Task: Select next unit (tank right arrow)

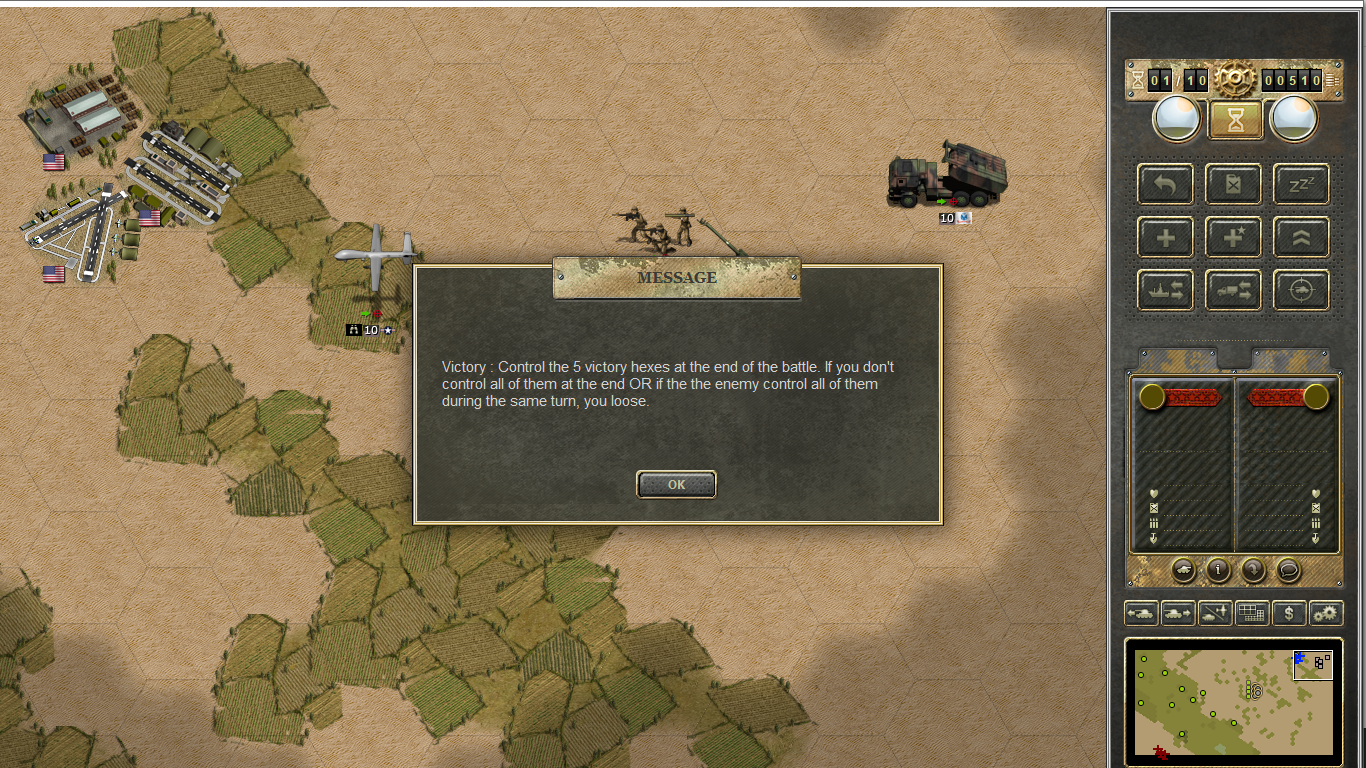Action: tap(1178, 613)
